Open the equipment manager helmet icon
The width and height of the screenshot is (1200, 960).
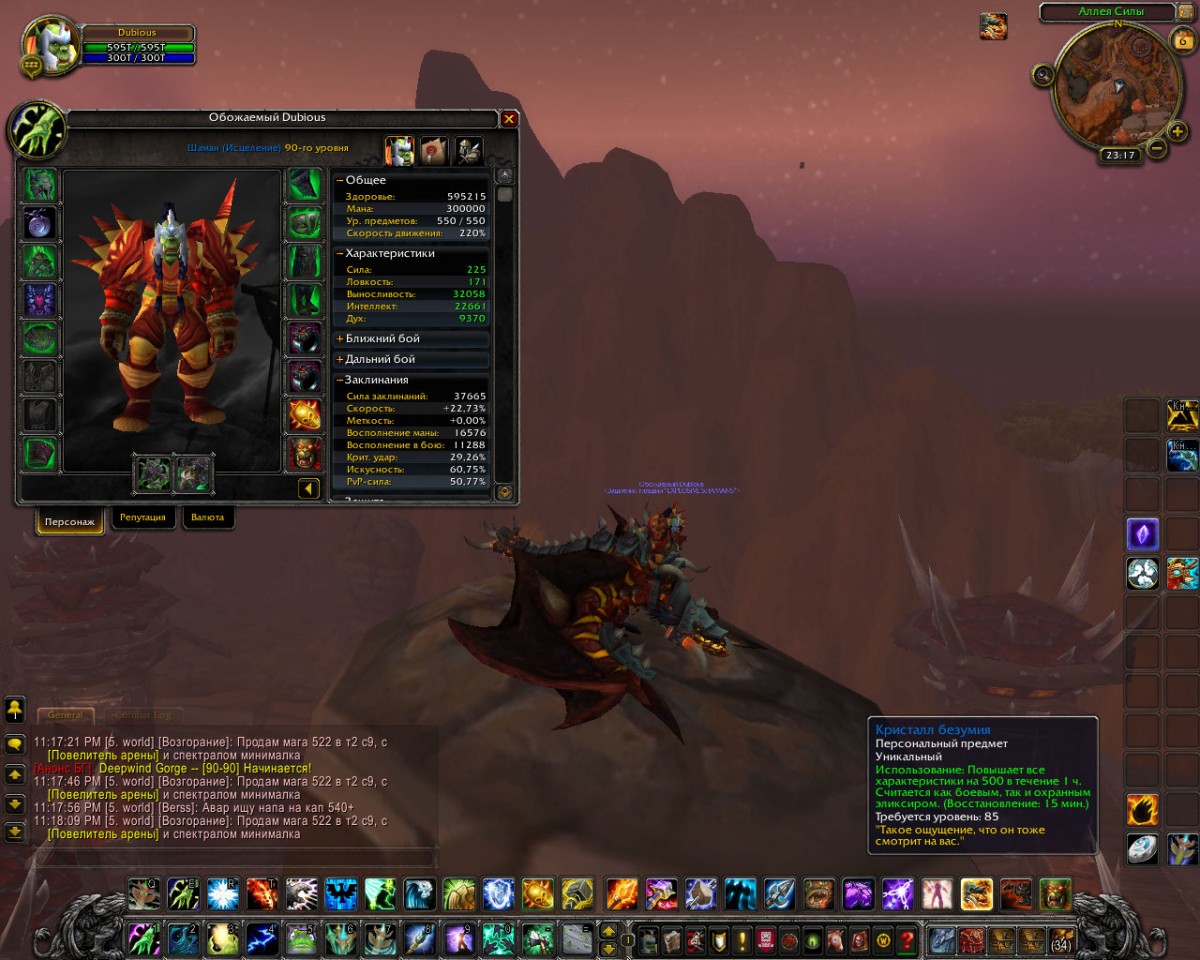click(x=468, y=151)
